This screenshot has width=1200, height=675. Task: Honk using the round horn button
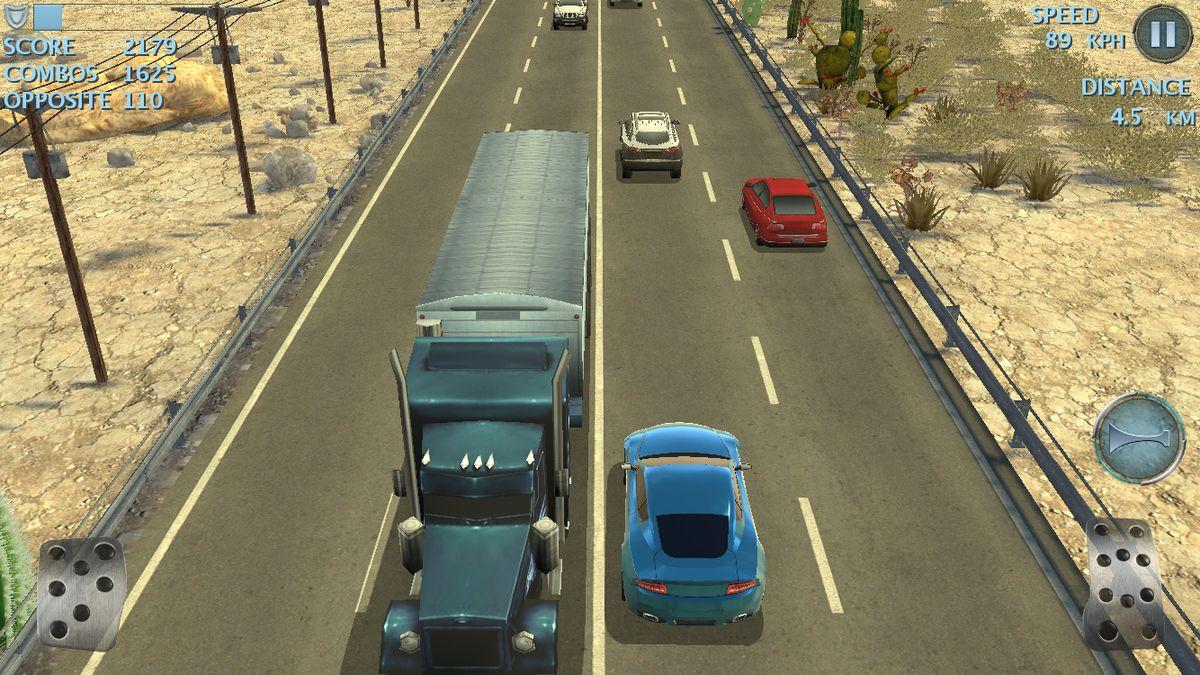pos(1139,438)
